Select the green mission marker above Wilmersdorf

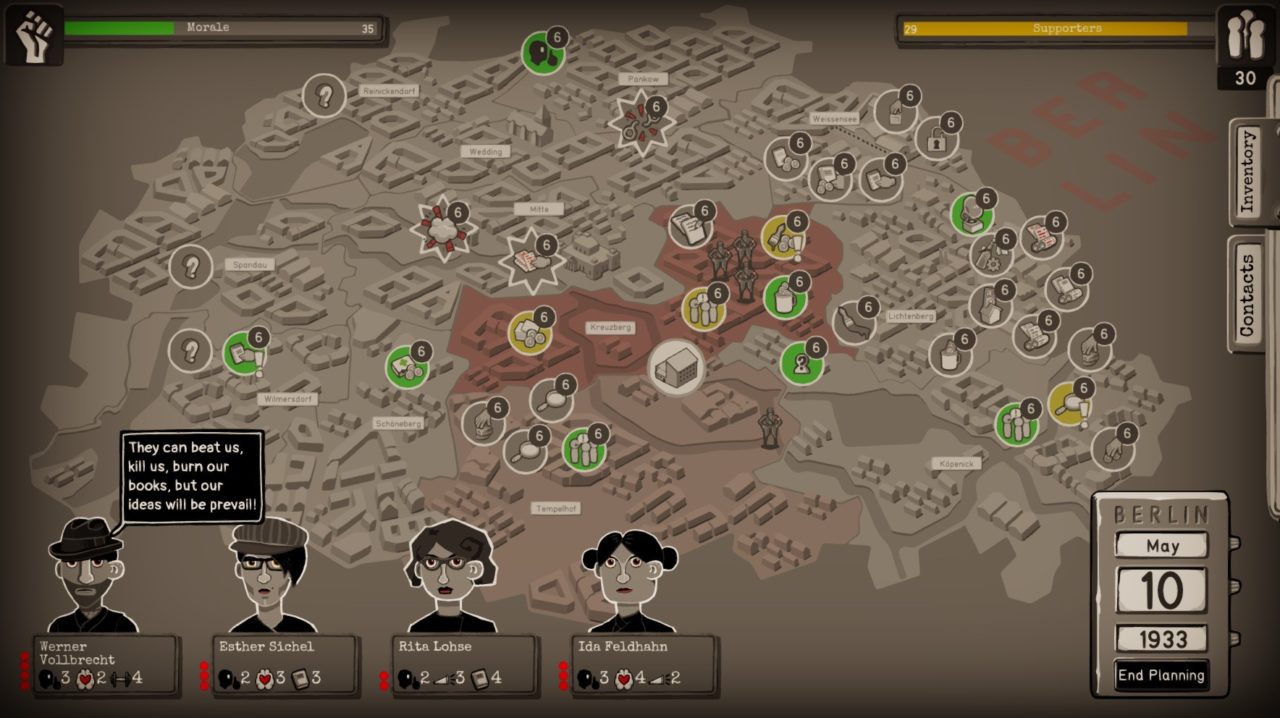pyautogui.click(x=243, y=353)
